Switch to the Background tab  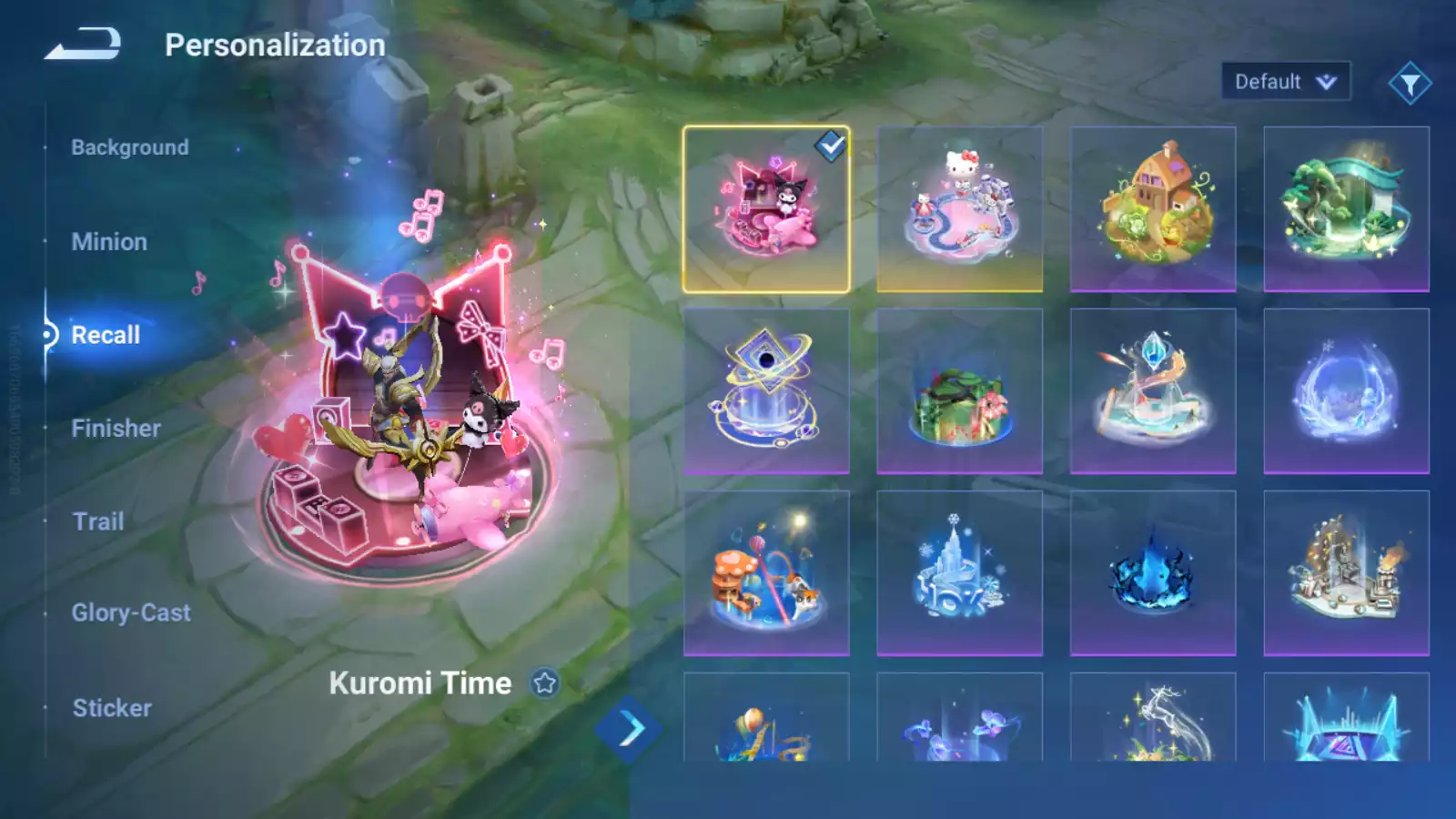130,147
